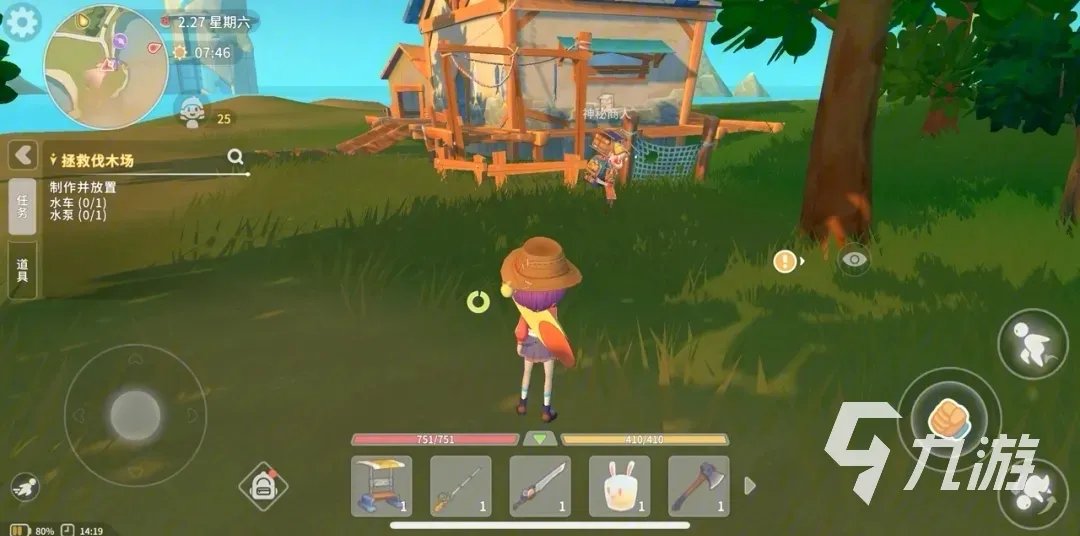Open the circular minimap
The width and height of the screenshot is (1080, 536).
click(x=106, y=67)
